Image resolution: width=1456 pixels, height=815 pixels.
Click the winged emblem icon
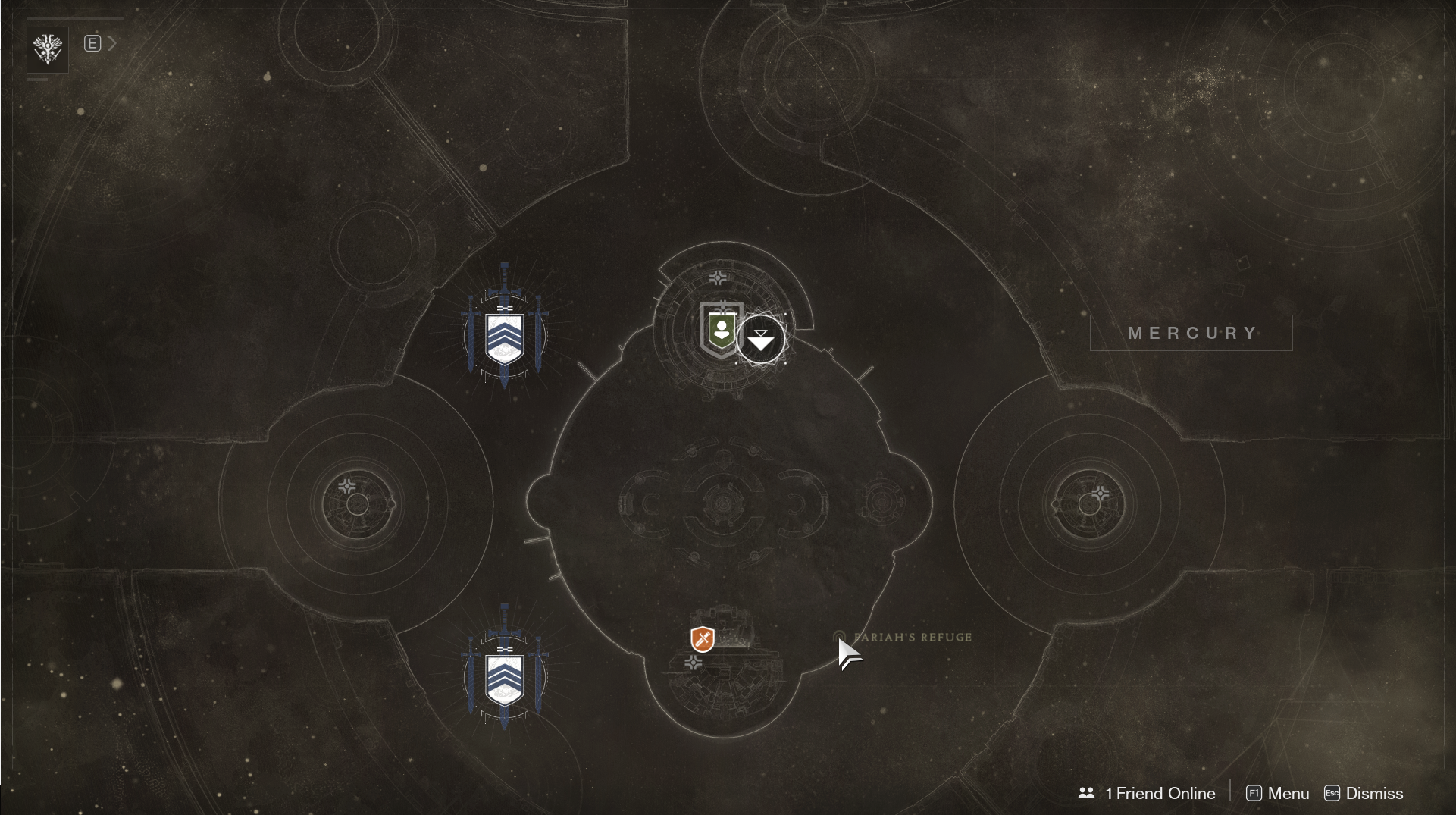(48, 49)
